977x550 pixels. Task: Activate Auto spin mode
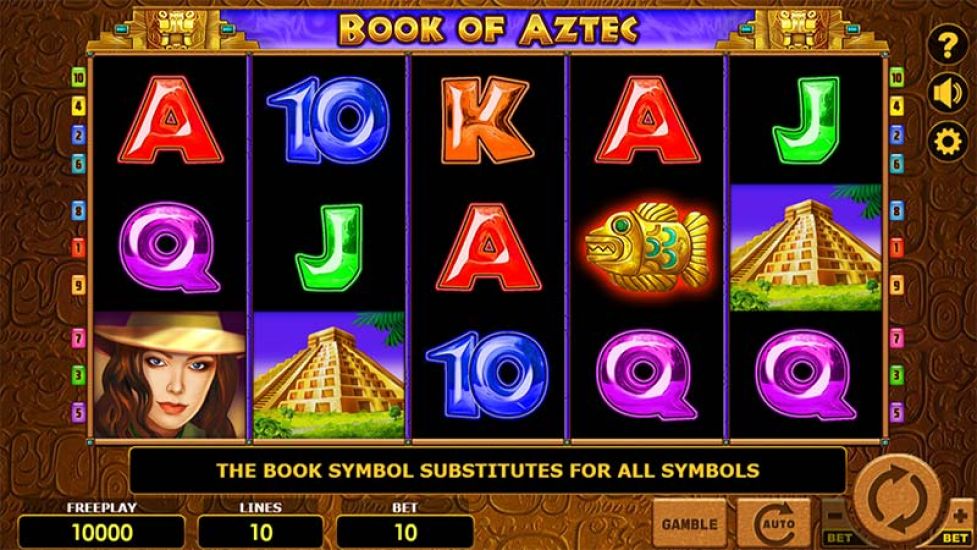point(773,523)
